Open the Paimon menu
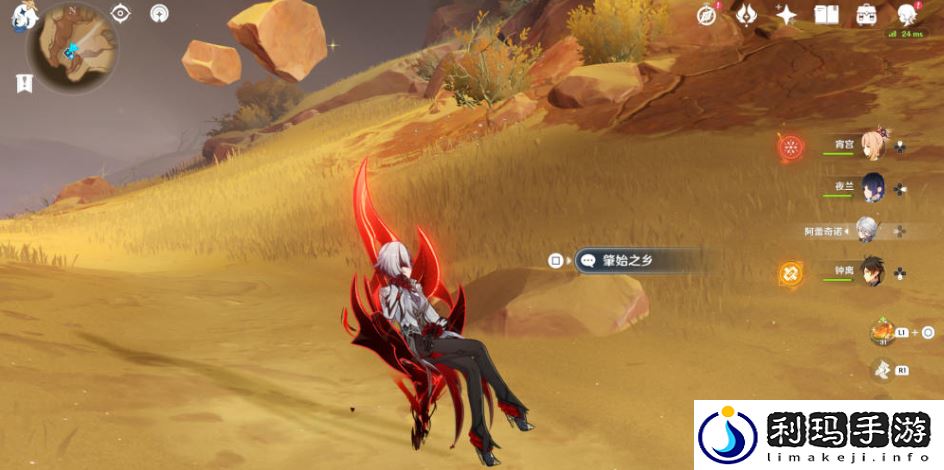Screen dimensions: 944x470 (20, 17)
